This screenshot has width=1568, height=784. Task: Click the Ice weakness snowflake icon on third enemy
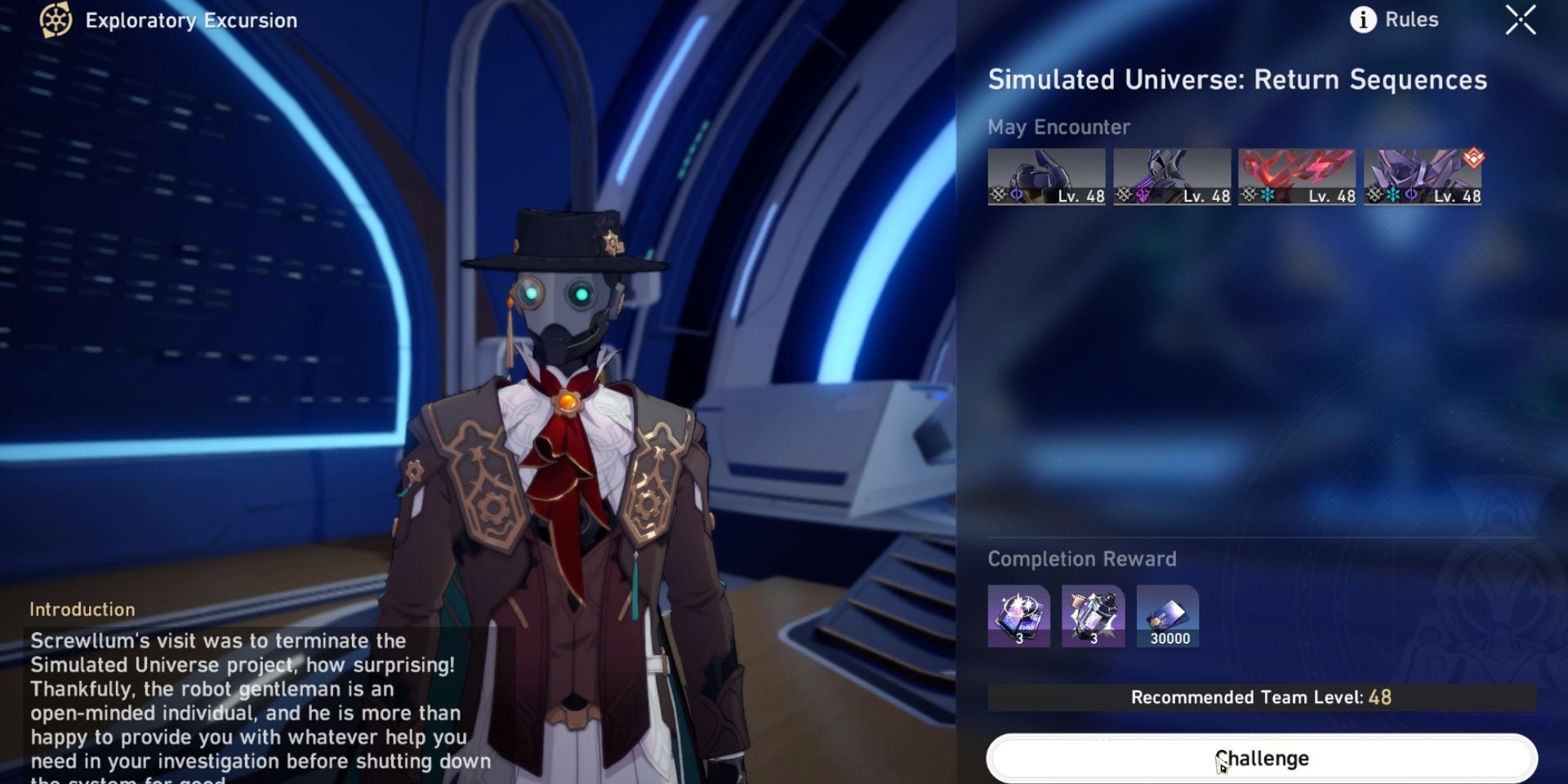(1267, 194)
